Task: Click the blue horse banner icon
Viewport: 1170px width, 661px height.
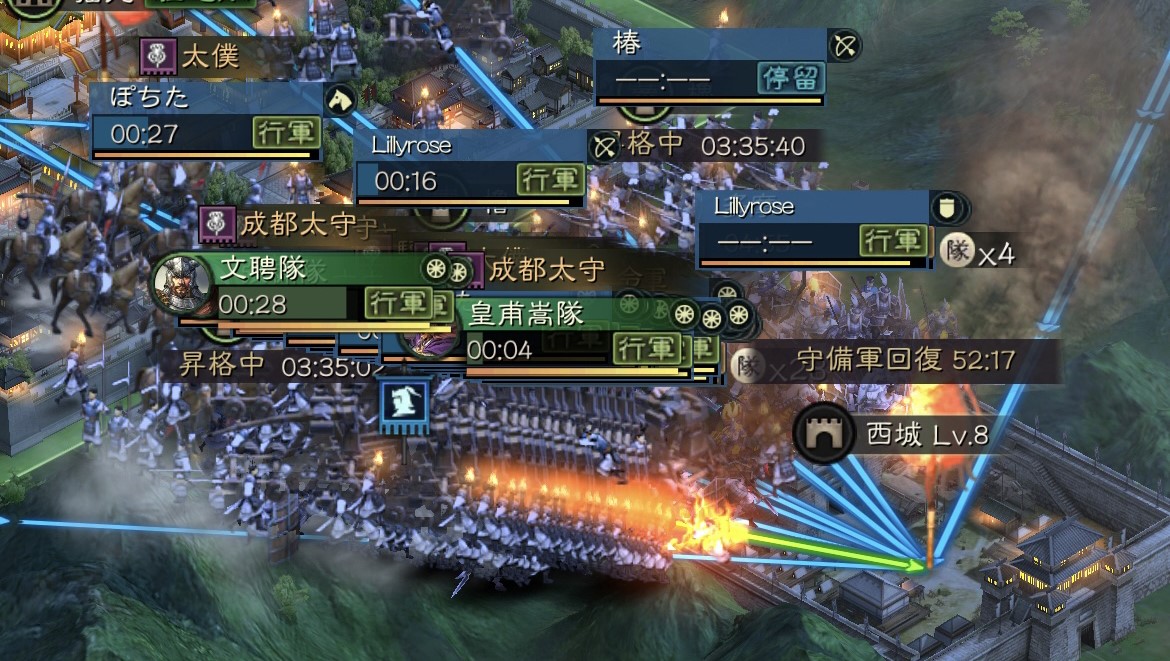Action: tap(404, 405)
